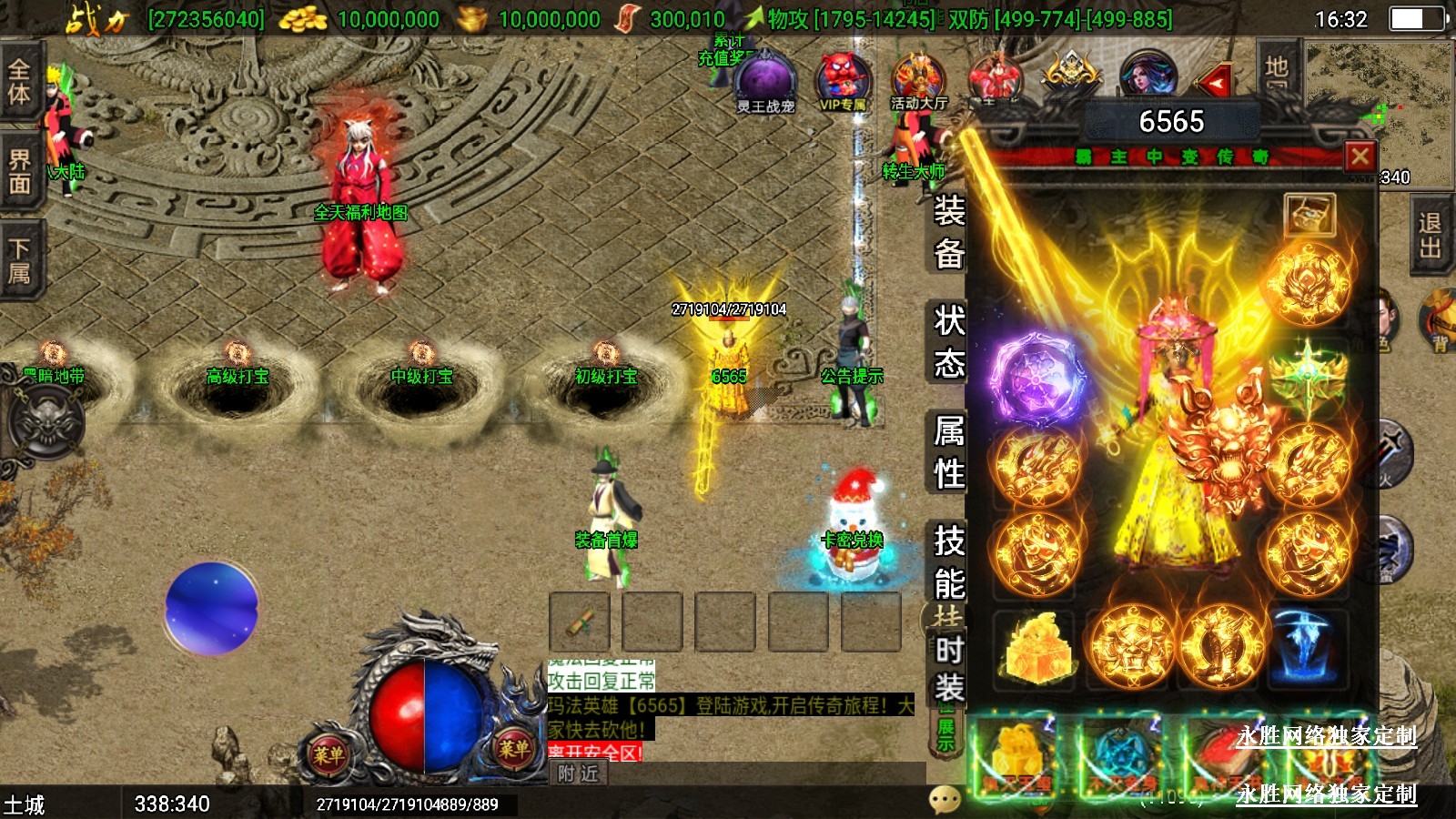Open the 灵王战宠 pet icon
Viewport: 1456px width, 819px height.
click(764, 82)
